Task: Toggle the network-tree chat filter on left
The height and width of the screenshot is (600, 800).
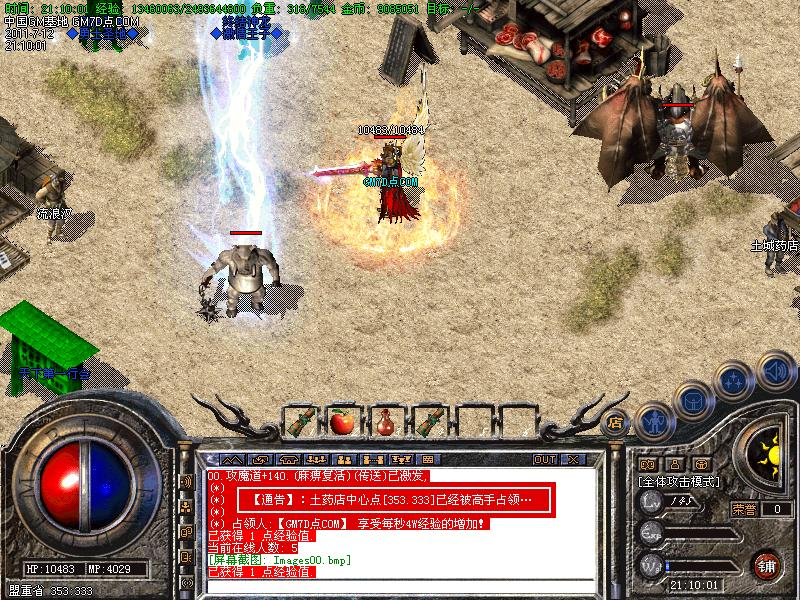Action: coord(186,506)
